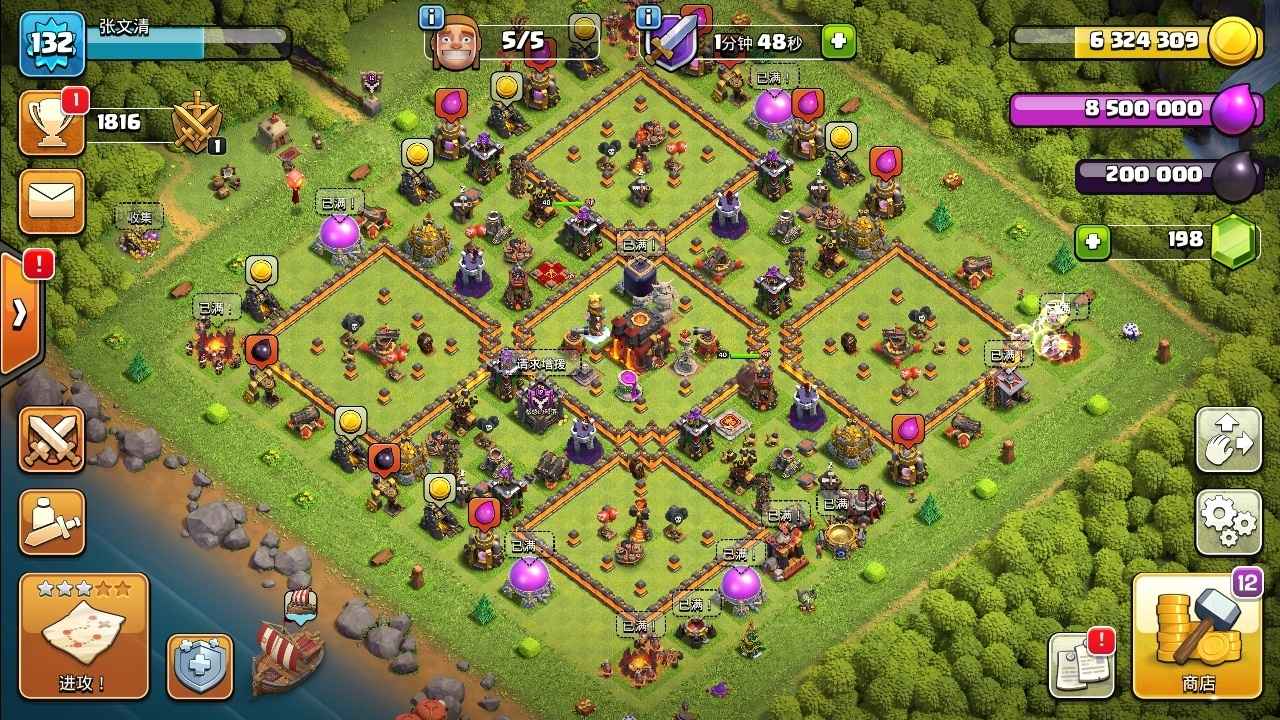Viewport: 1280px width, 720px height.
Task: Tap the builder face portrait
Action: point(456,44)
